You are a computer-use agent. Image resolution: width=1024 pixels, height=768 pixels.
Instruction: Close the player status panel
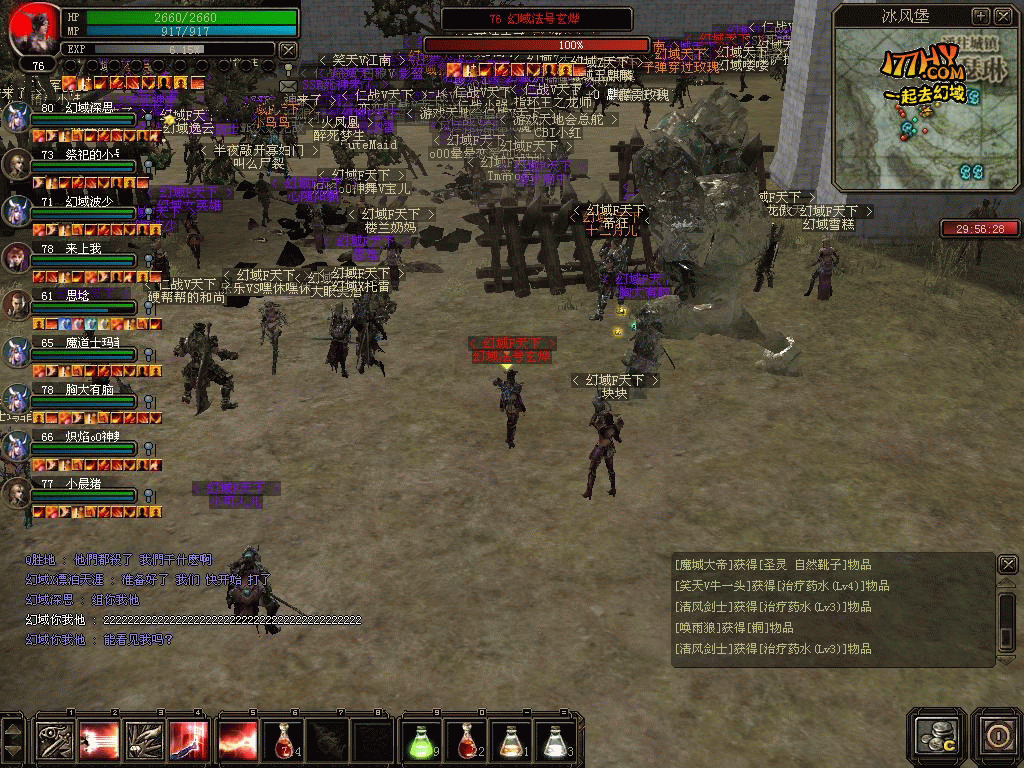tap(288, 49)
